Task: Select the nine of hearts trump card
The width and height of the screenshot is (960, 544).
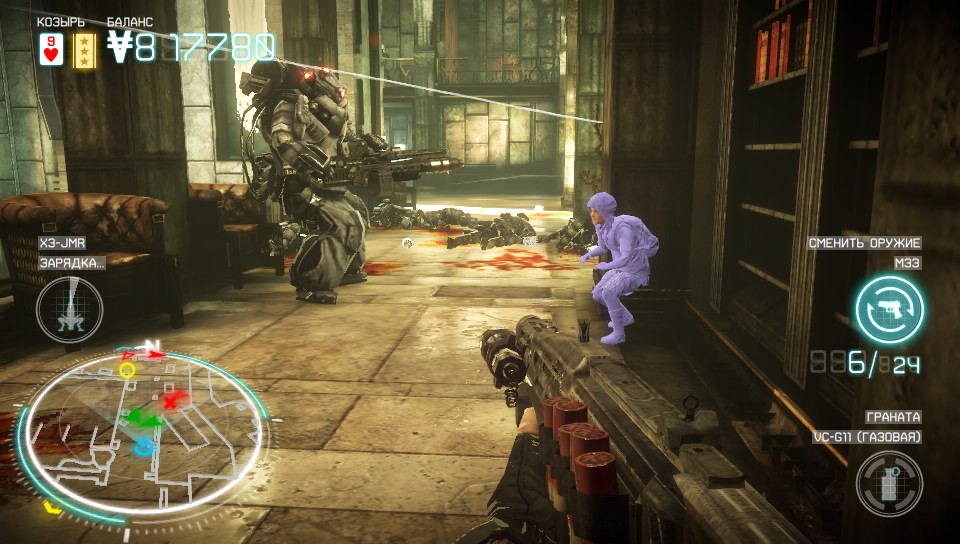Action: 50,48
